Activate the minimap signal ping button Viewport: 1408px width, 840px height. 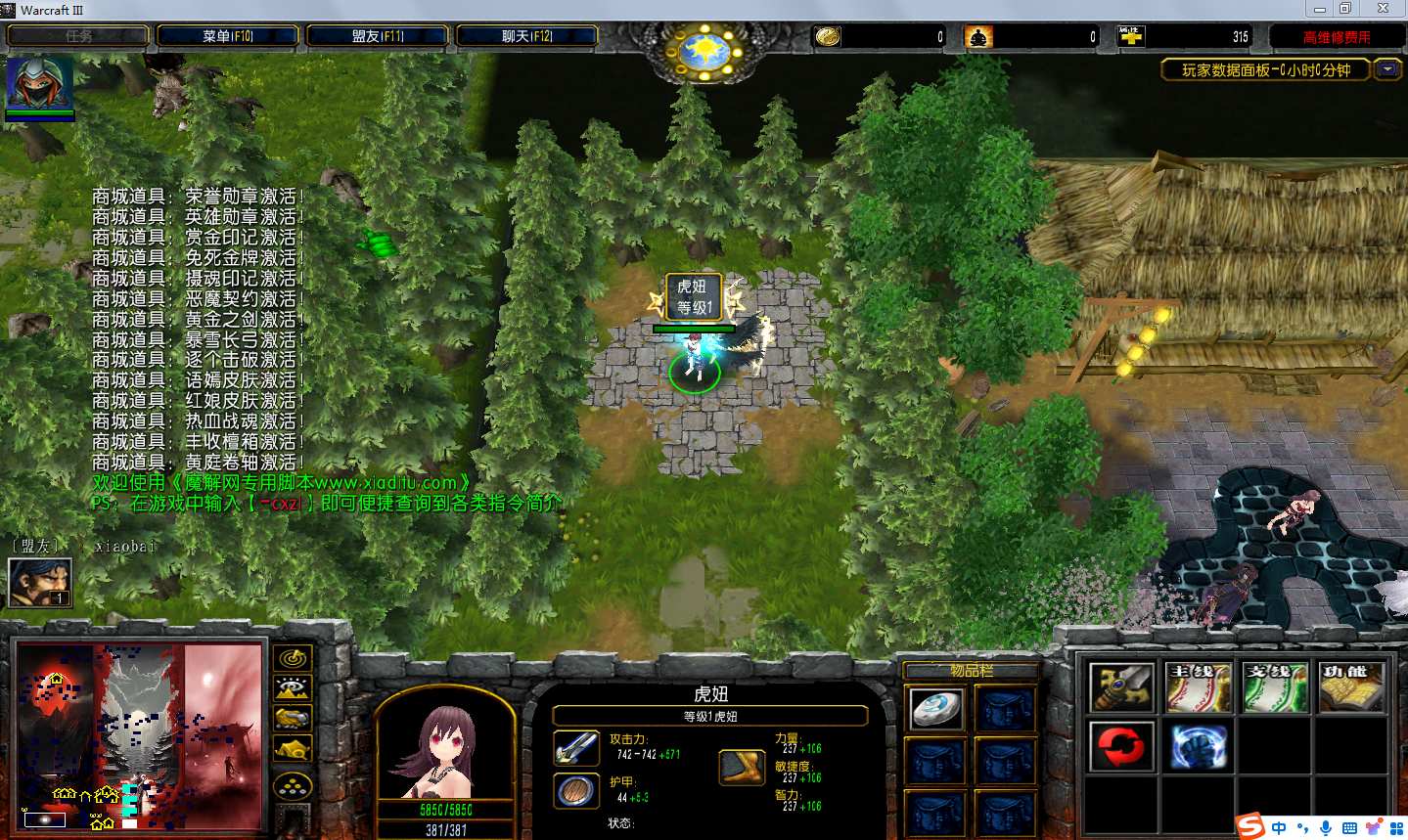(293, 658)
